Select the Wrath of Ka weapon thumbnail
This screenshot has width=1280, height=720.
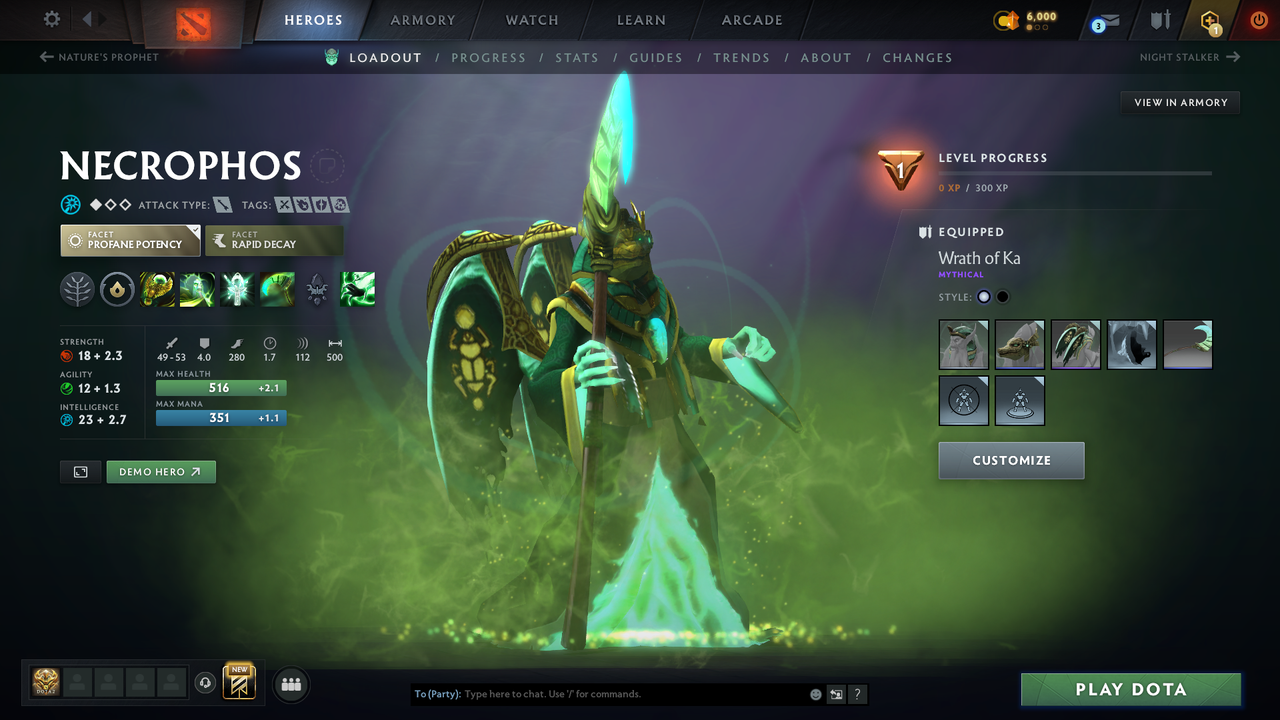[x=1076, y=344]
